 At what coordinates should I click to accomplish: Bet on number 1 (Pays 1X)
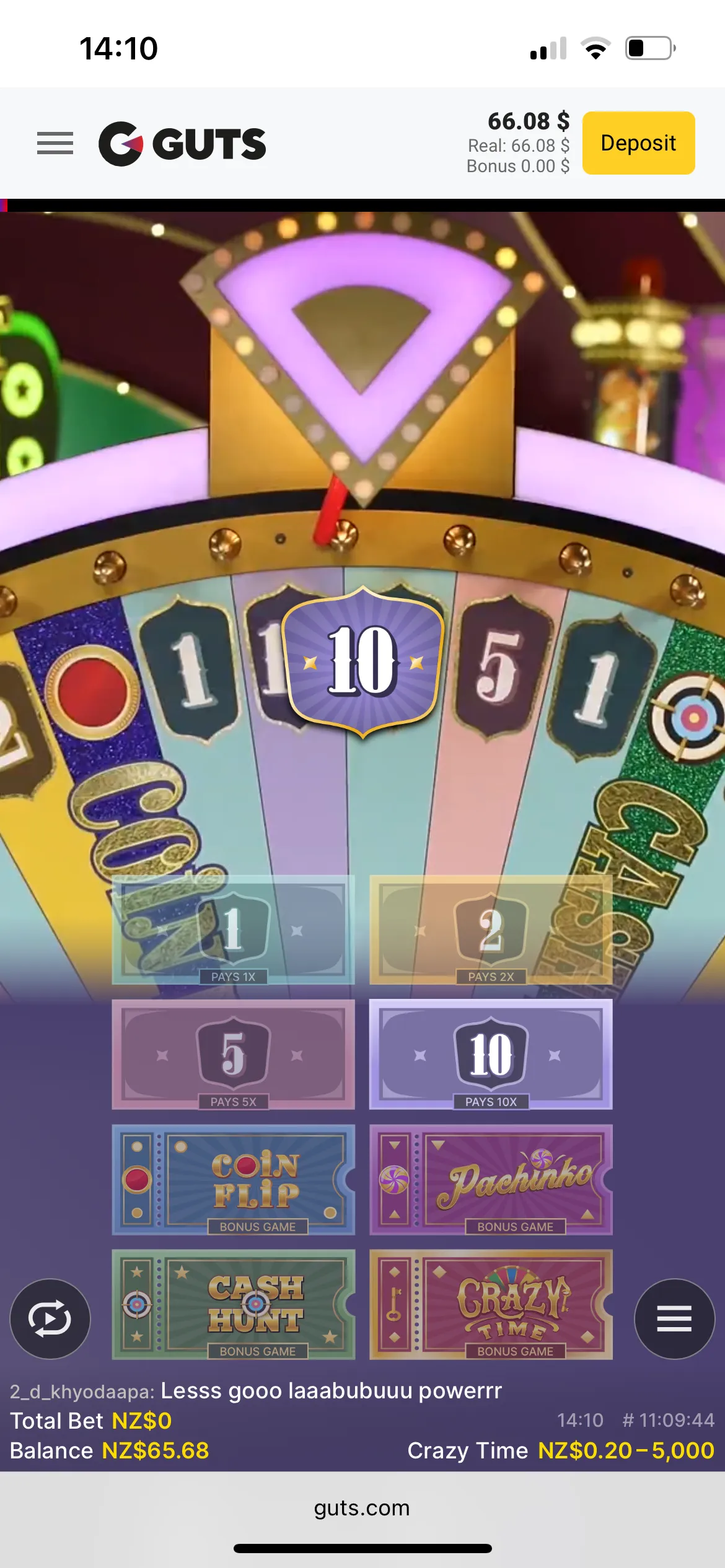click(x=234, y=930)
